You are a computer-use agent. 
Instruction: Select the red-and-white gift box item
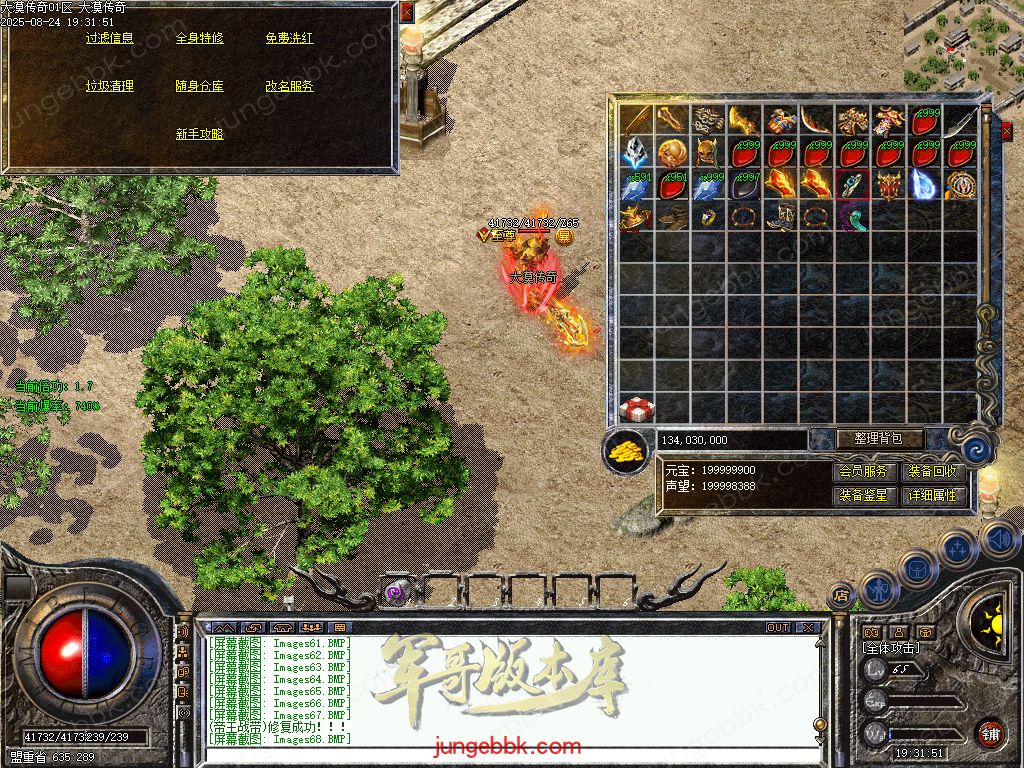coord(635,407)
